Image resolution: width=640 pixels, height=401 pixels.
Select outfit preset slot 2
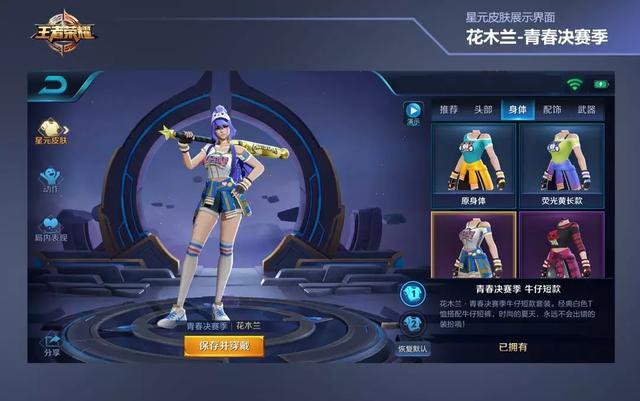coord(412,324)
